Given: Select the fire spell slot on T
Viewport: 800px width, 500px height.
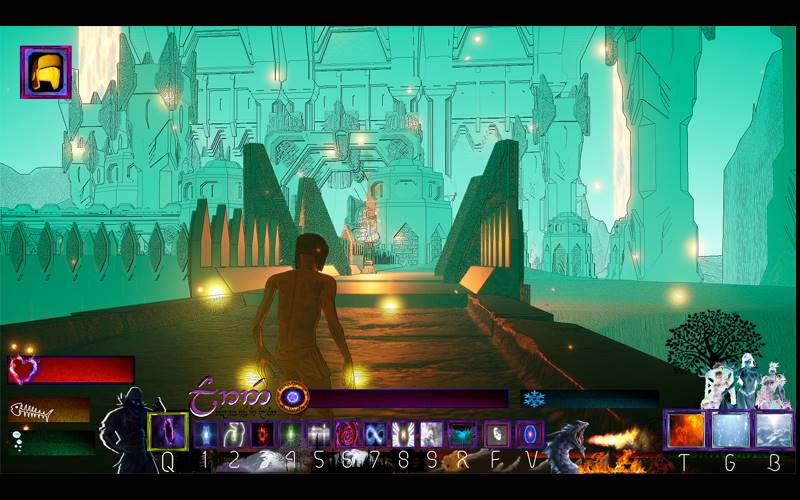Looking at the screenshot, I should pyautogui.click(x=686, y=430).
